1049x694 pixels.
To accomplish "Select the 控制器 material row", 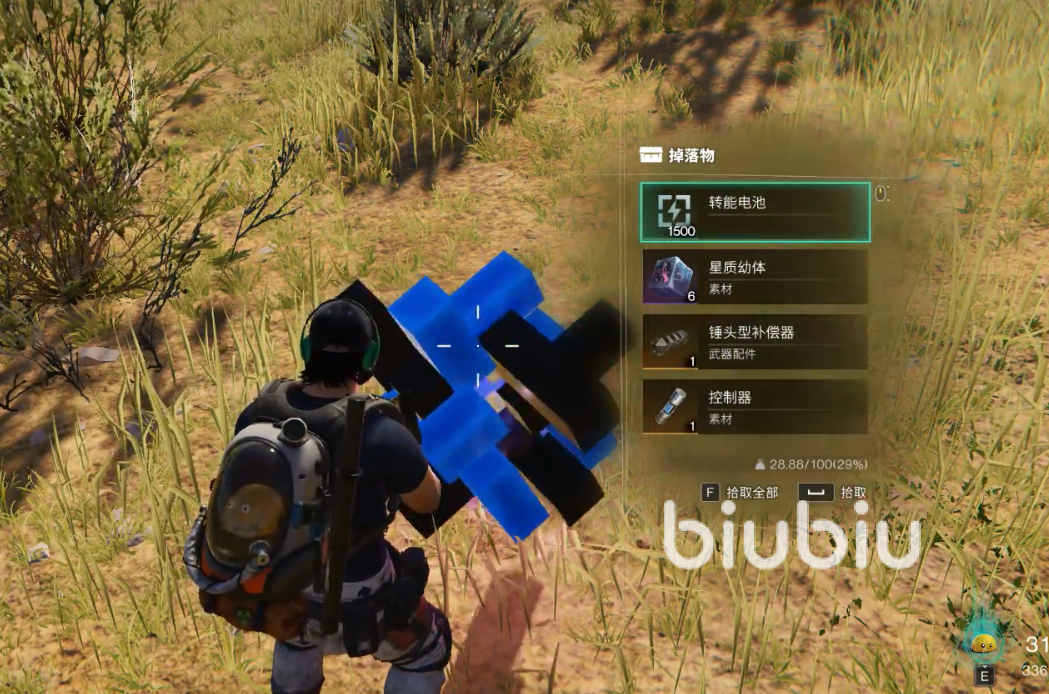I will (x=755, y=407).
